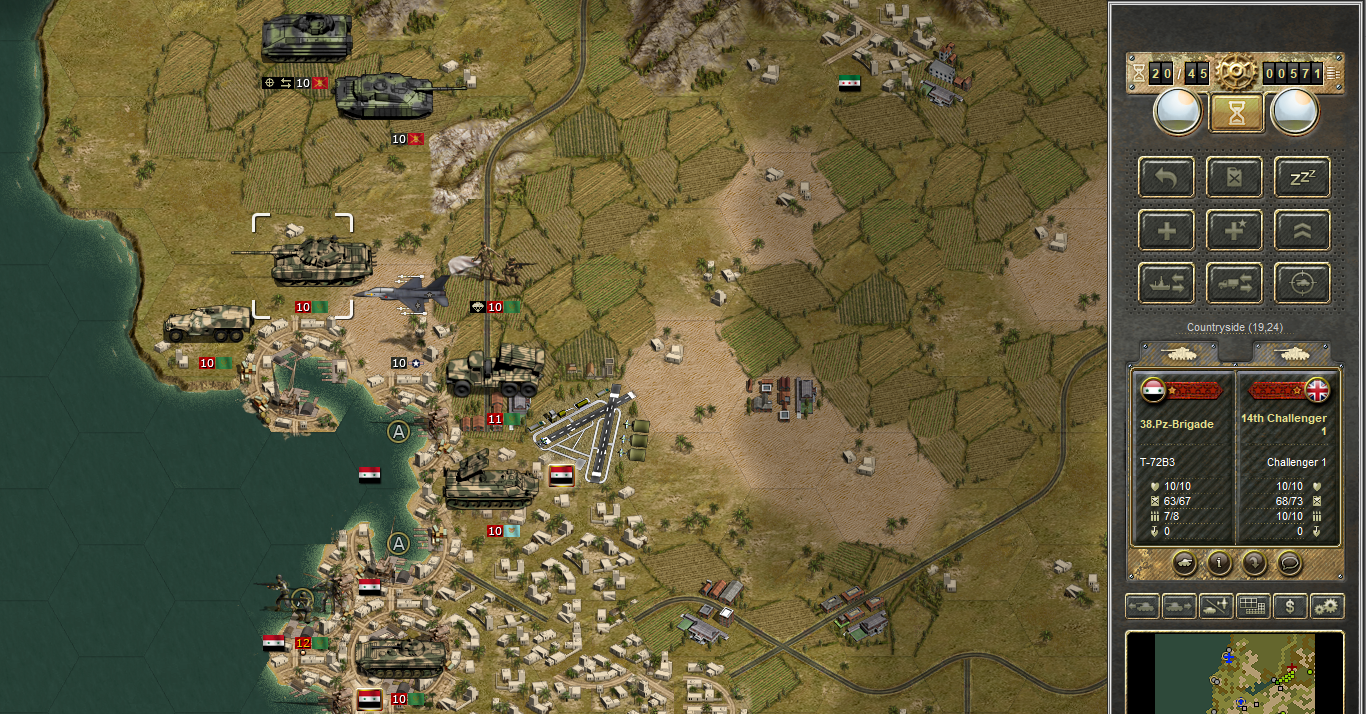Open the options menu with the gears button
The width and height of the screenshot is (1366, 714).
[1327, 606]
